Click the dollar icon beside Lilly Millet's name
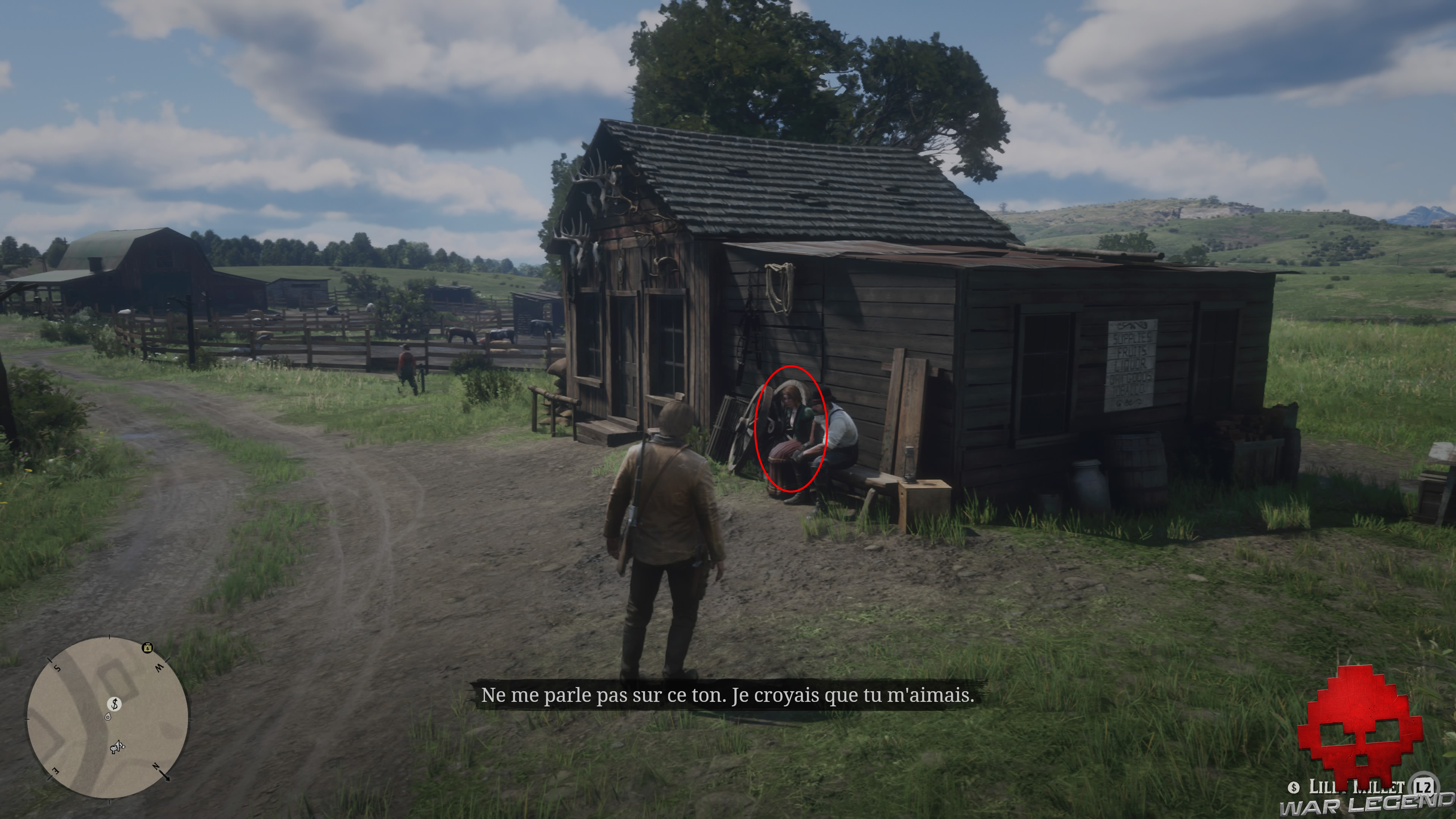The width and height of the screenshot is (1456, 819). point(1294,789)
